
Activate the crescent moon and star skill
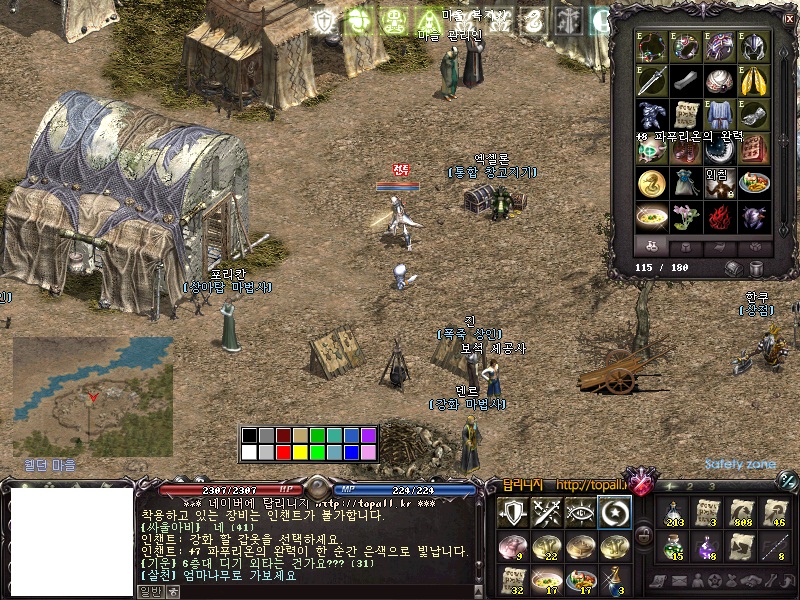(612, 512)
